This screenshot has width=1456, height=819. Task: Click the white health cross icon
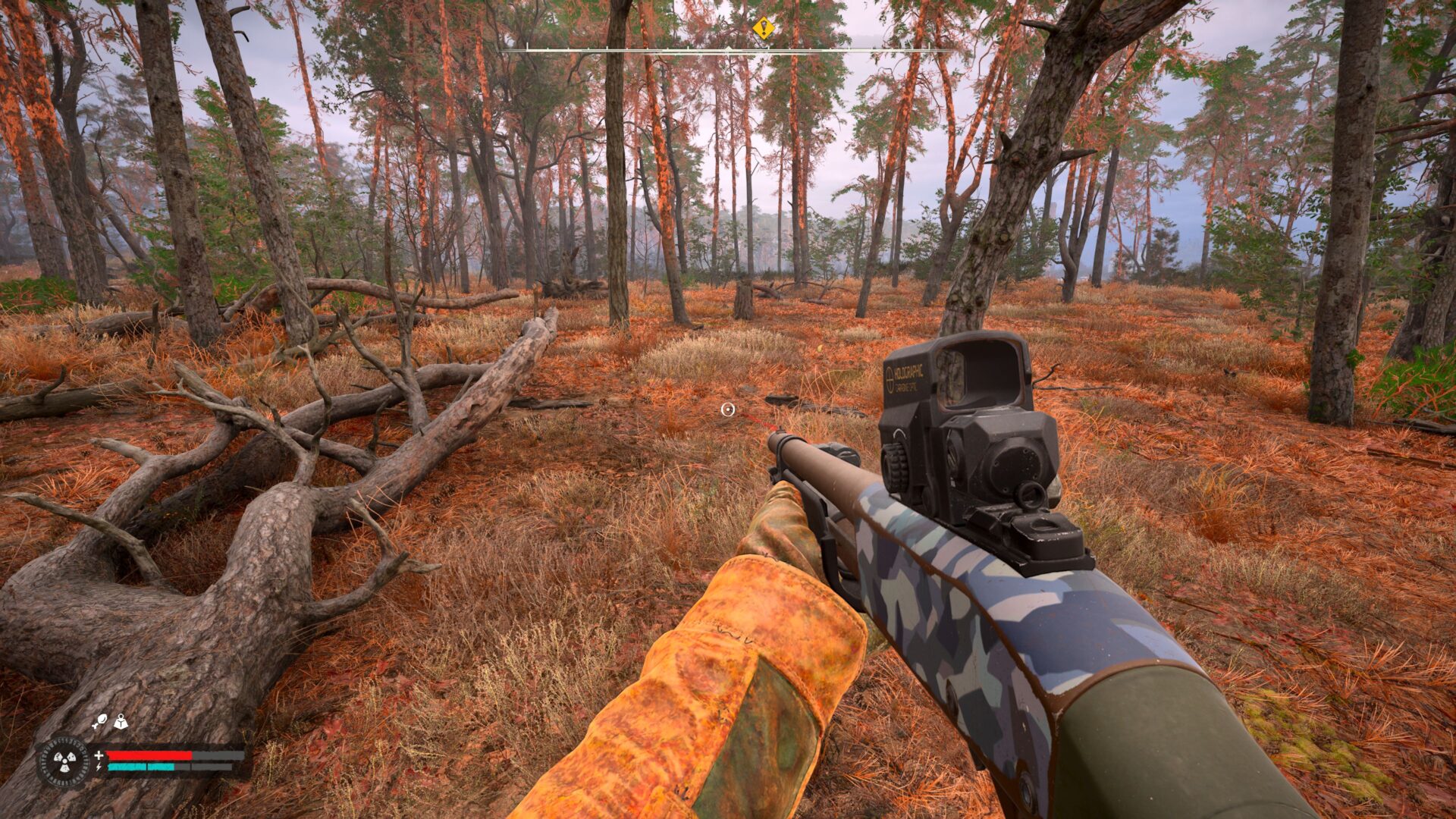[99, 755]
